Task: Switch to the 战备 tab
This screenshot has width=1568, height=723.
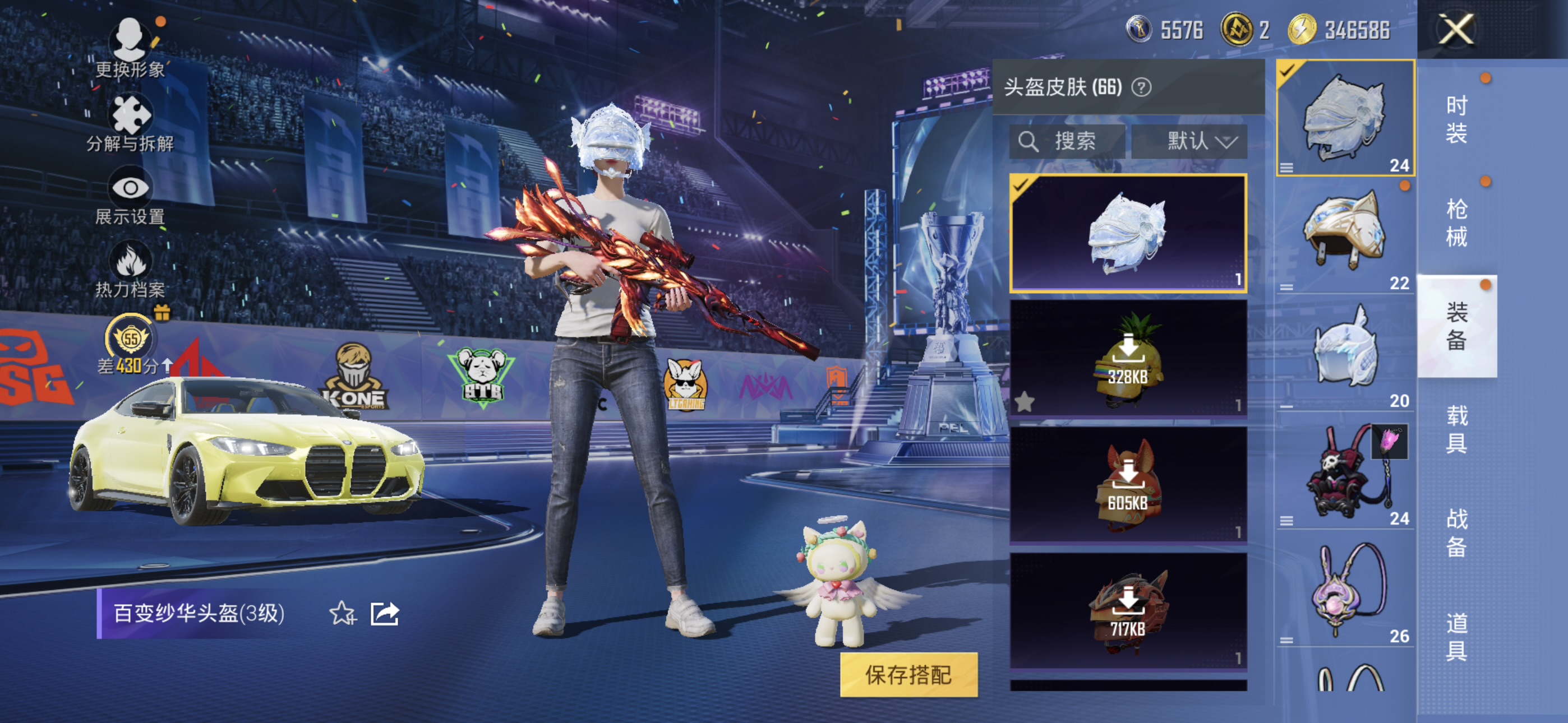Action: tap(1456, 532)
